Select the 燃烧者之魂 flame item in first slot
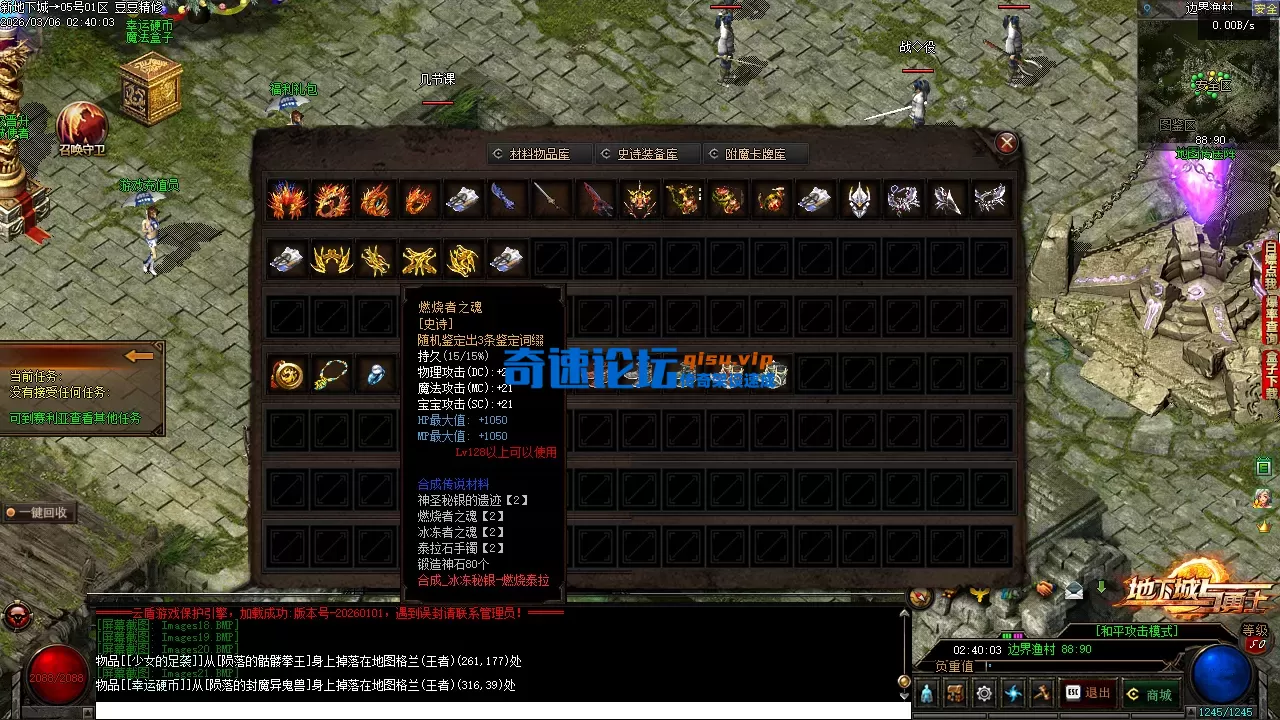The image size is (1280, 720). coord(287,197)
